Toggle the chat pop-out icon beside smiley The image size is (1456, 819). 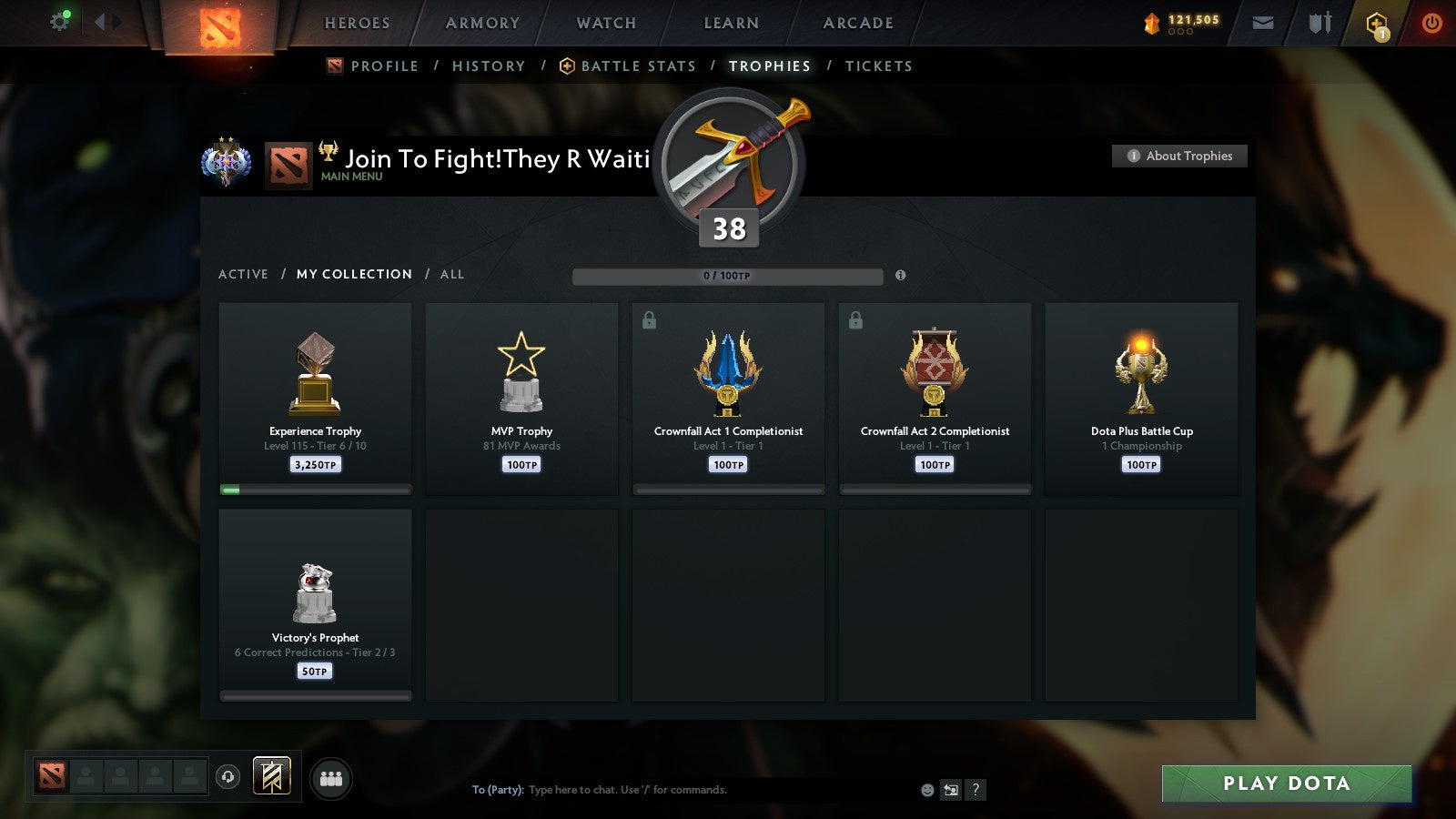coord(950,790)
